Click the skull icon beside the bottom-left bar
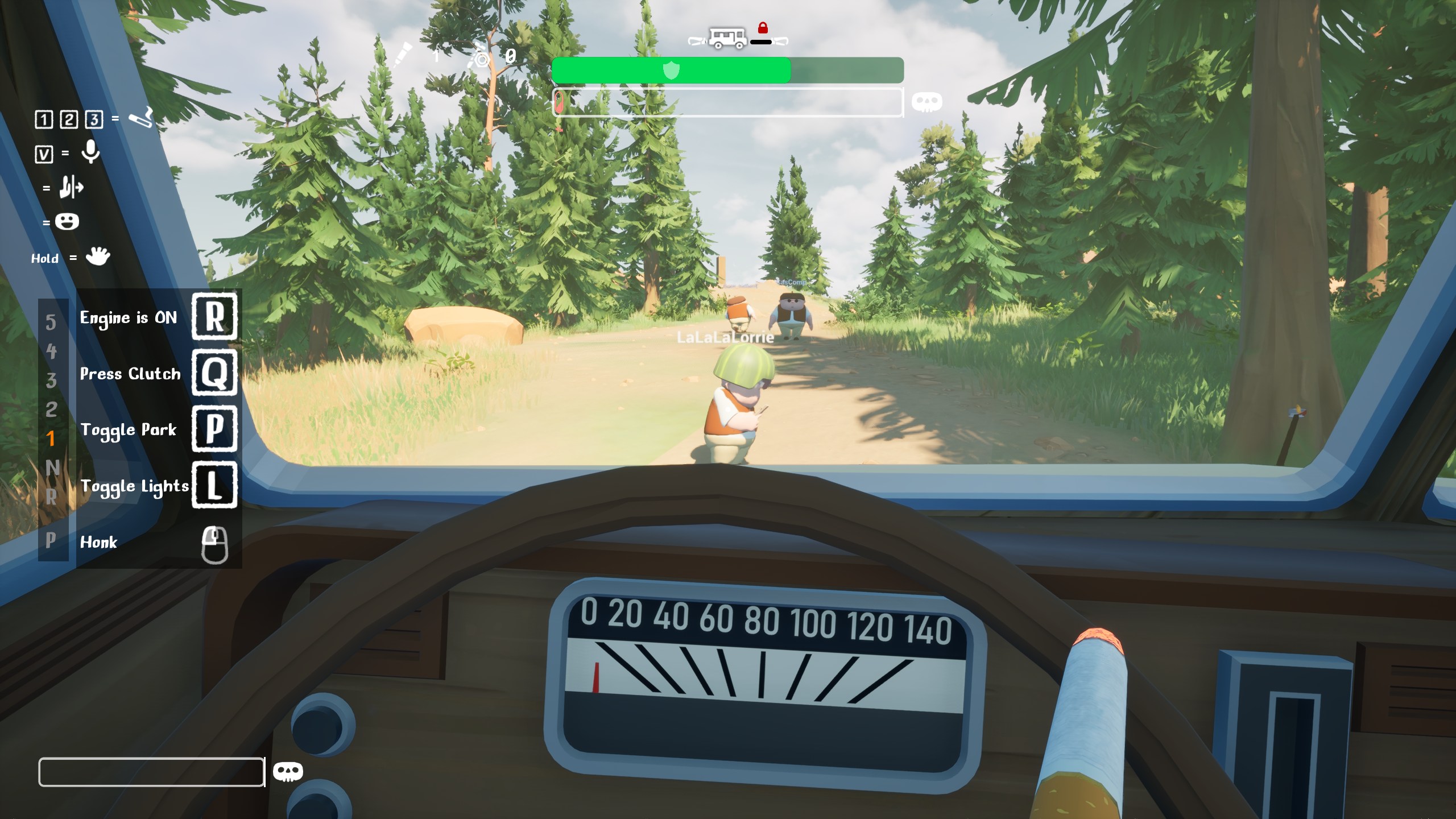This screenshot has height=819, width=1456. pos(288,772)
